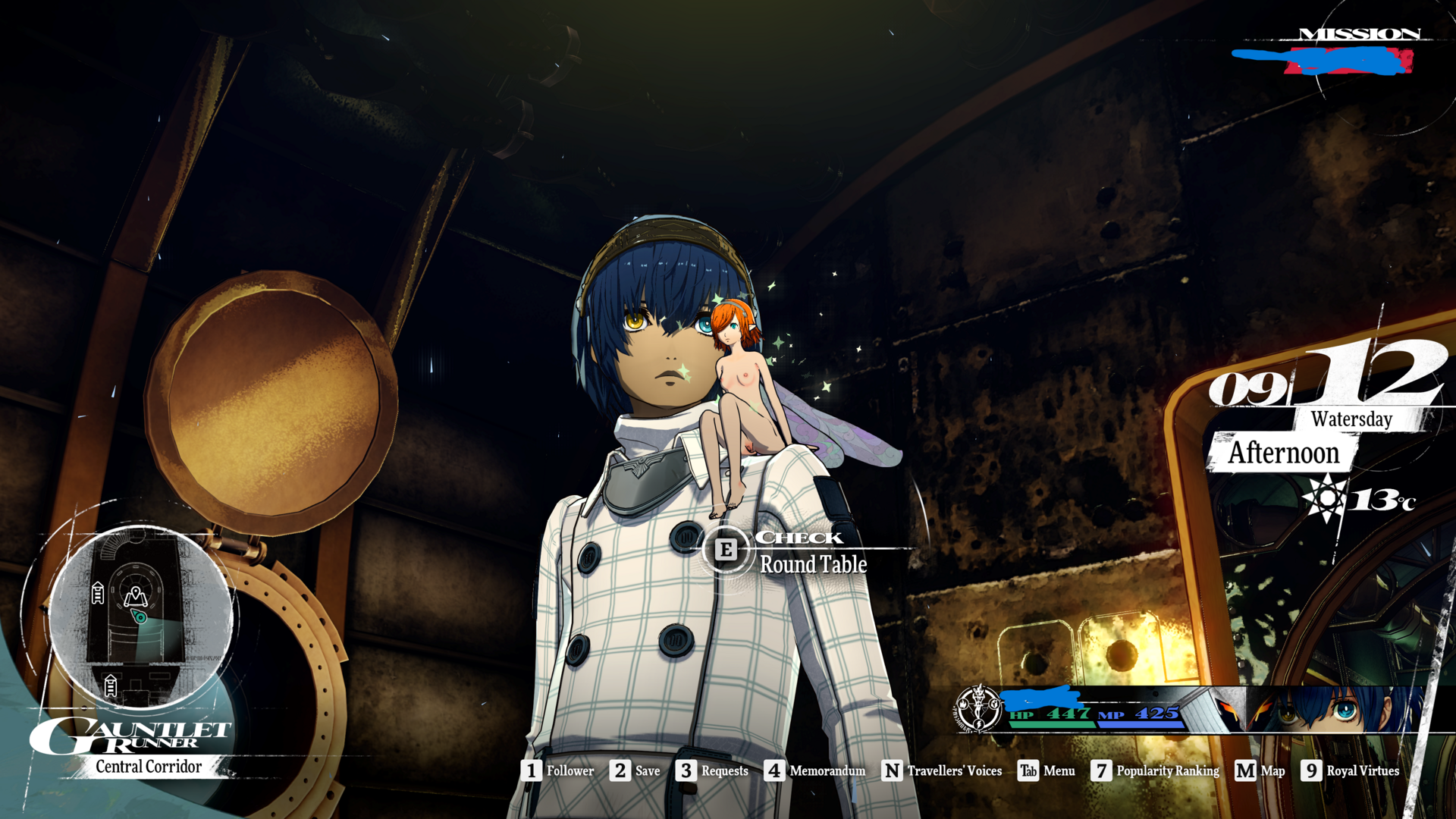Select the Mission tracker banner

pyautogui.click(x=1335, y=53)
